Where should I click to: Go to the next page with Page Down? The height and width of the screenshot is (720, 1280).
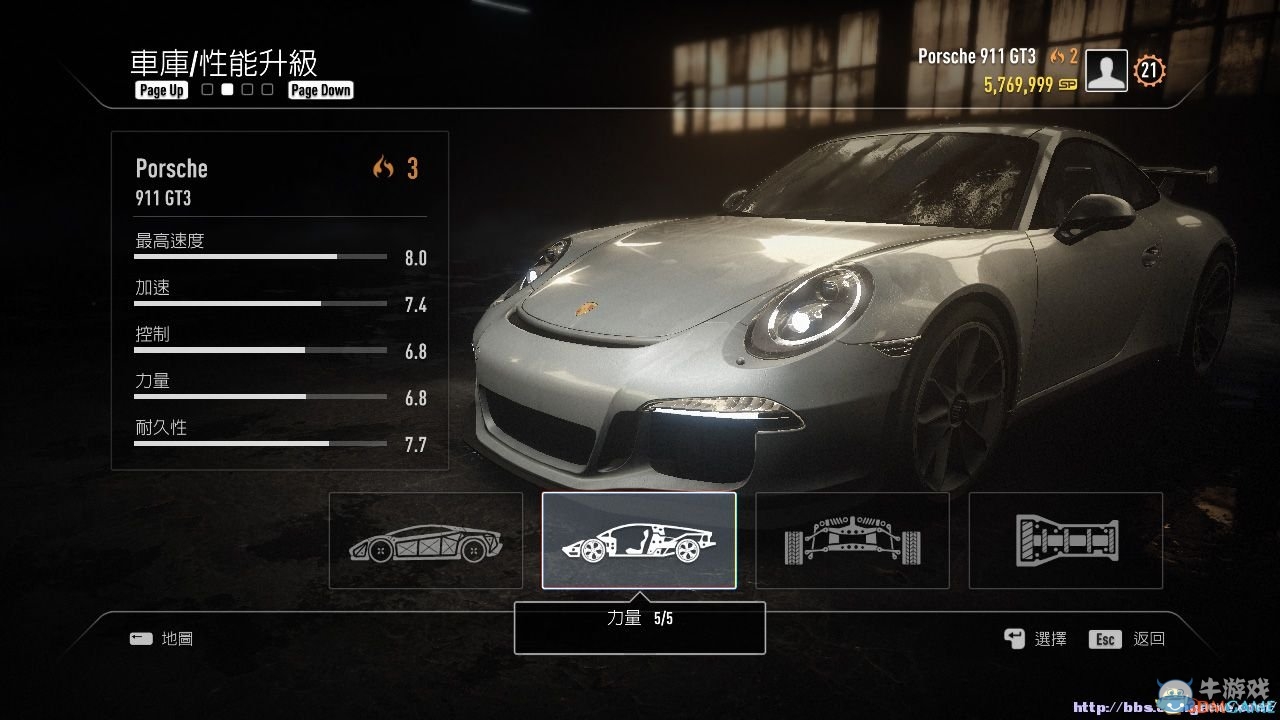click(321, 90)
